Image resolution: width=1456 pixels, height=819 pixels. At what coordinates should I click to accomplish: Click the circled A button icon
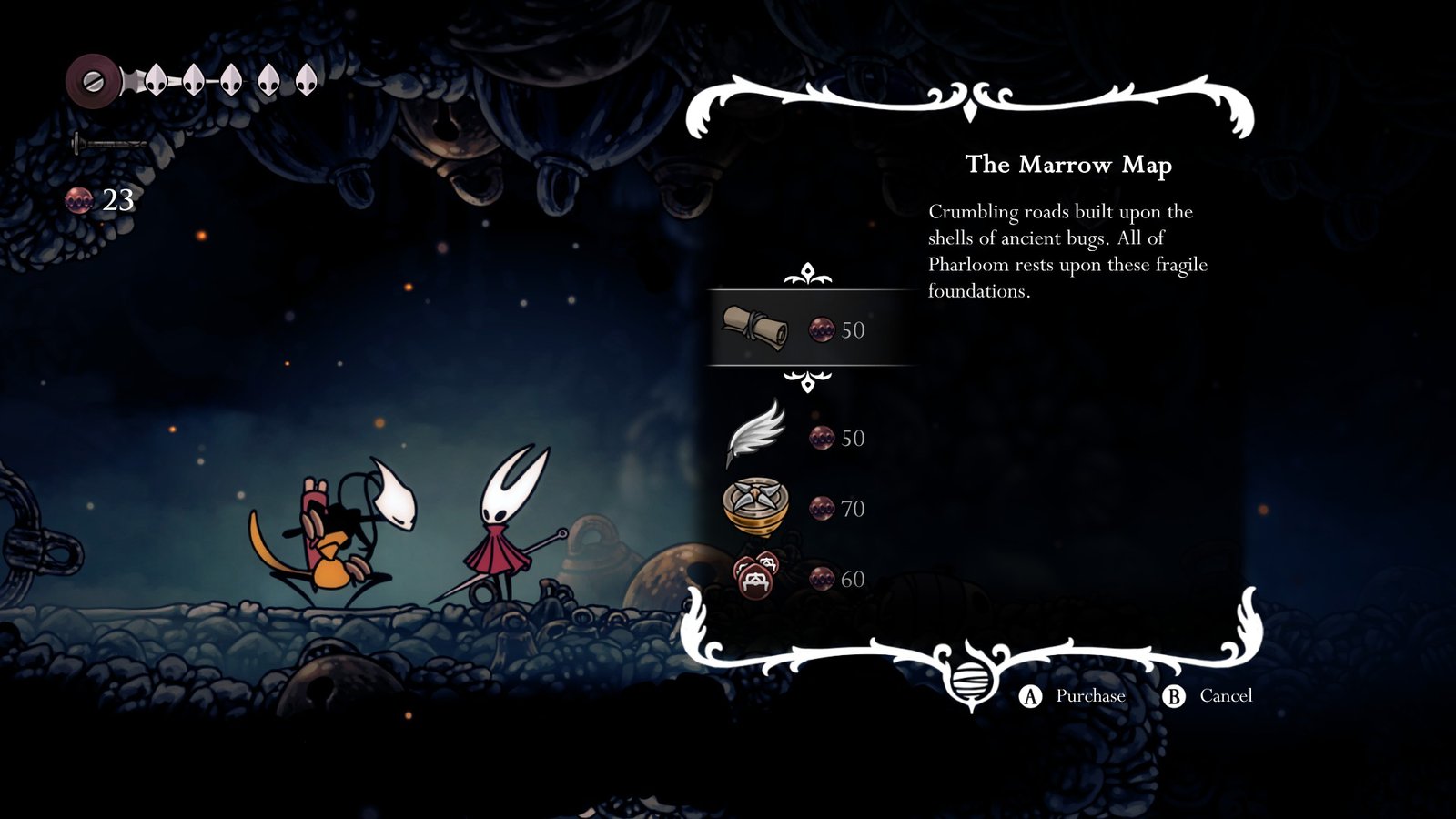coord(1029,694)
